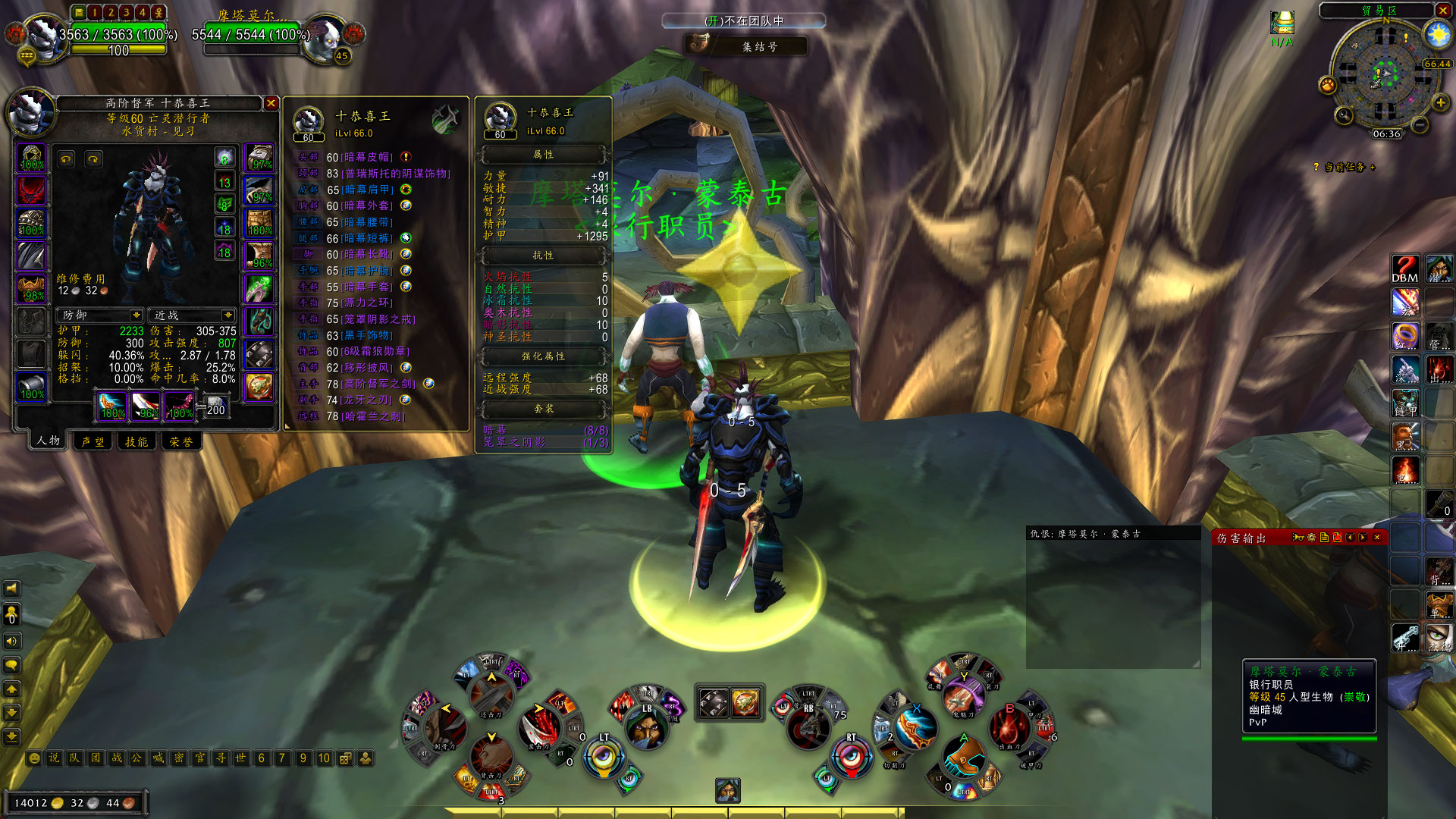The height and width of the screenshot is (819, 1456).
Task: Close the character info panel
Action: click(x=271, y=103)
